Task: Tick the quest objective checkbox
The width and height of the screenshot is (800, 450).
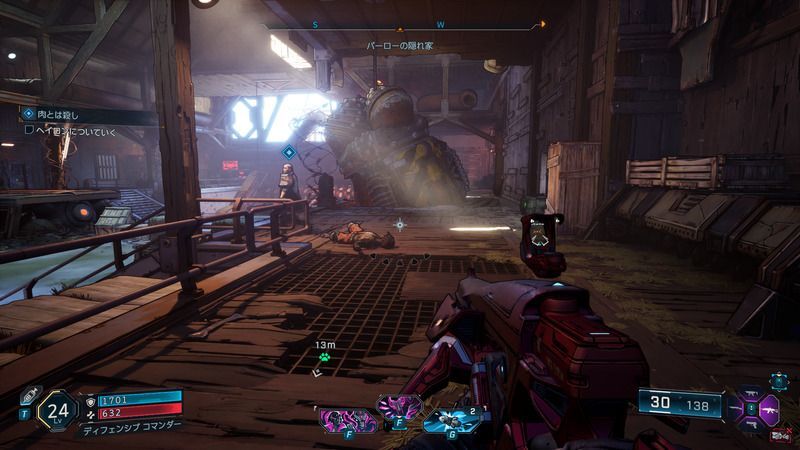Action: (30, 129)
